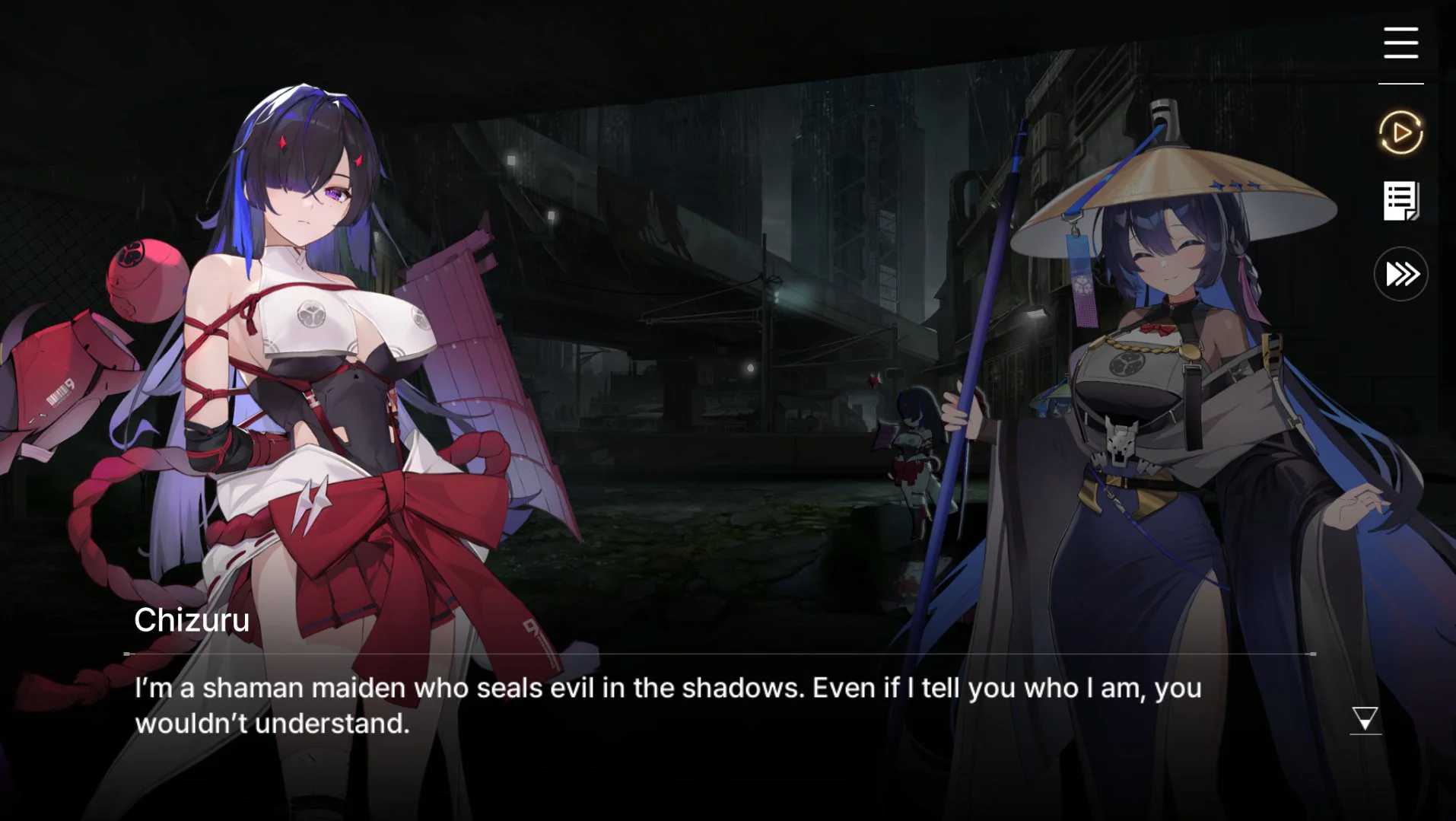Advance dialogue with the triangle indicator
Screen dimensions: 1456x821
(x=1365, y=718)
